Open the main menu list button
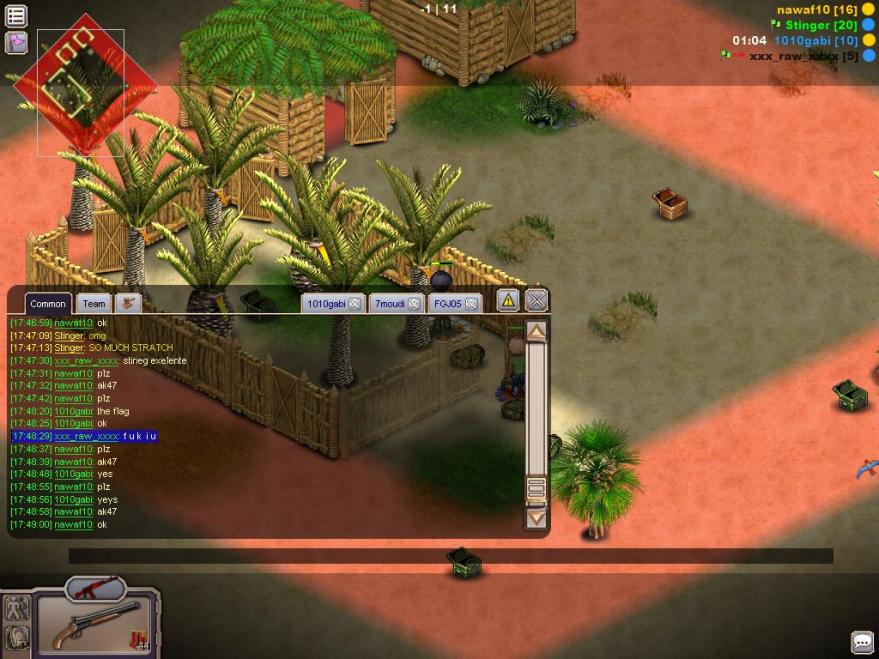The width and height of the screenshot is (879, 659). pyautogui.click(x=17, y=15)
